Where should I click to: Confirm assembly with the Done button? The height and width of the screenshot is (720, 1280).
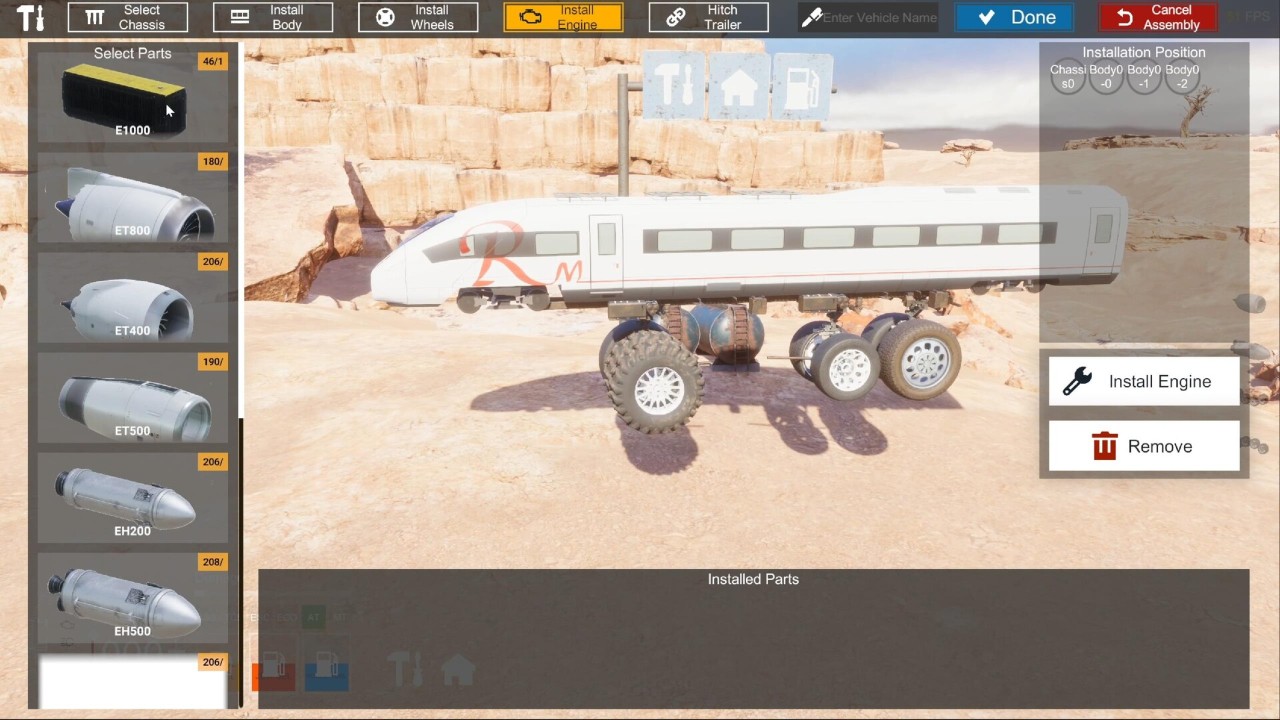(1015, 17)
